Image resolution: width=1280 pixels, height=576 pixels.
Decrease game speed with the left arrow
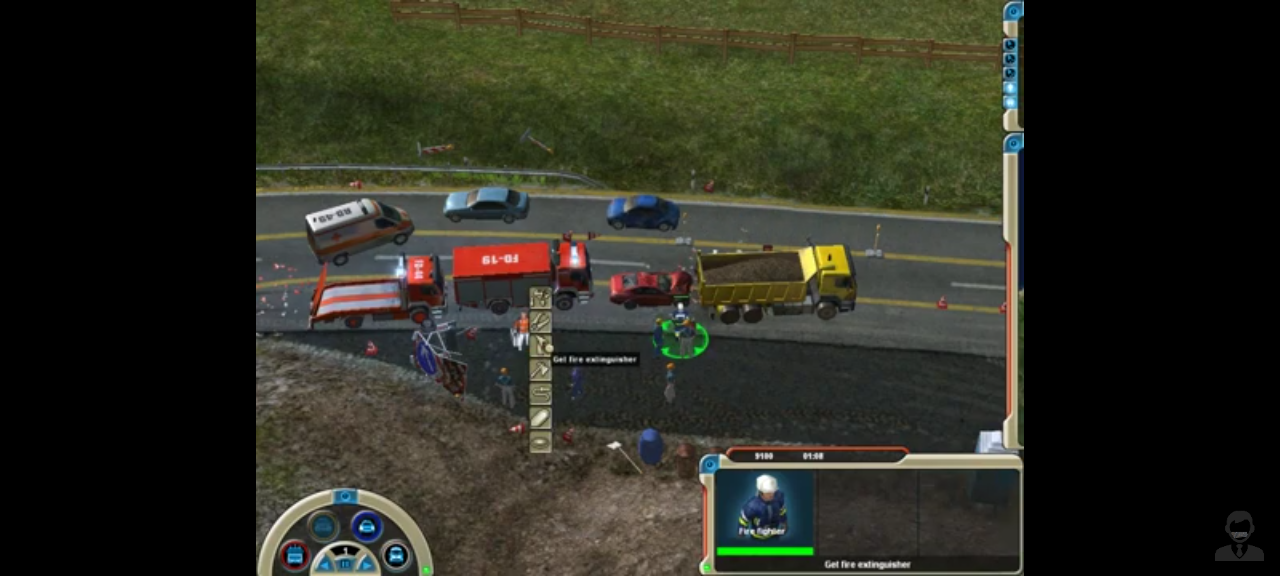point(326,565)
